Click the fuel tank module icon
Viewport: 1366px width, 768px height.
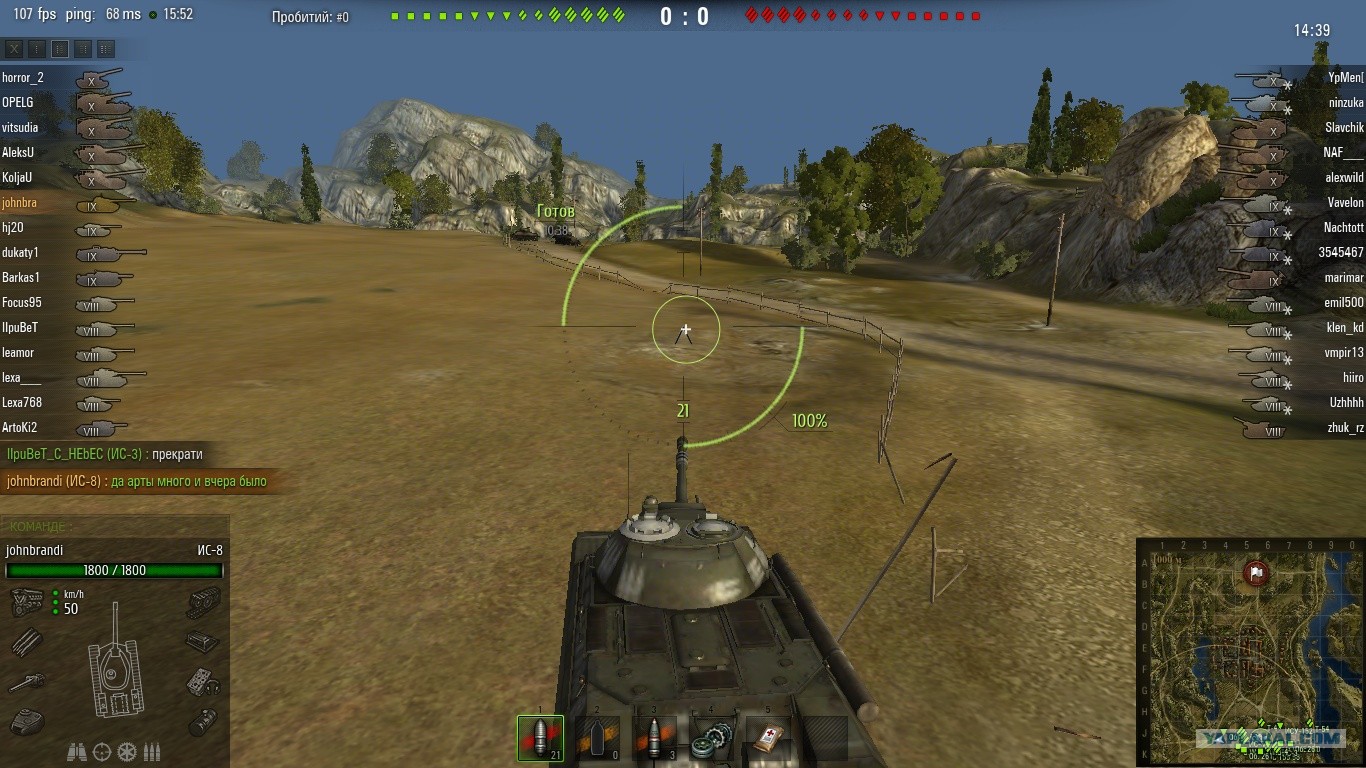(203, 720)
